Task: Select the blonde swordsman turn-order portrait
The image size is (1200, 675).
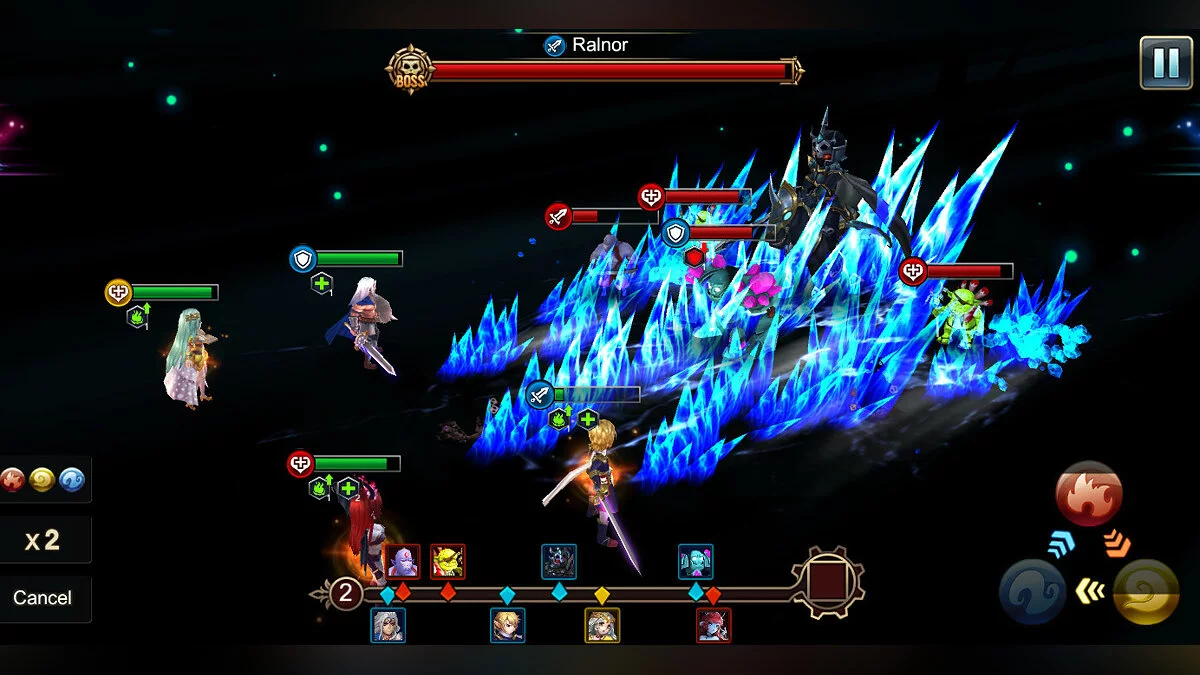Action: pos(508,626)
